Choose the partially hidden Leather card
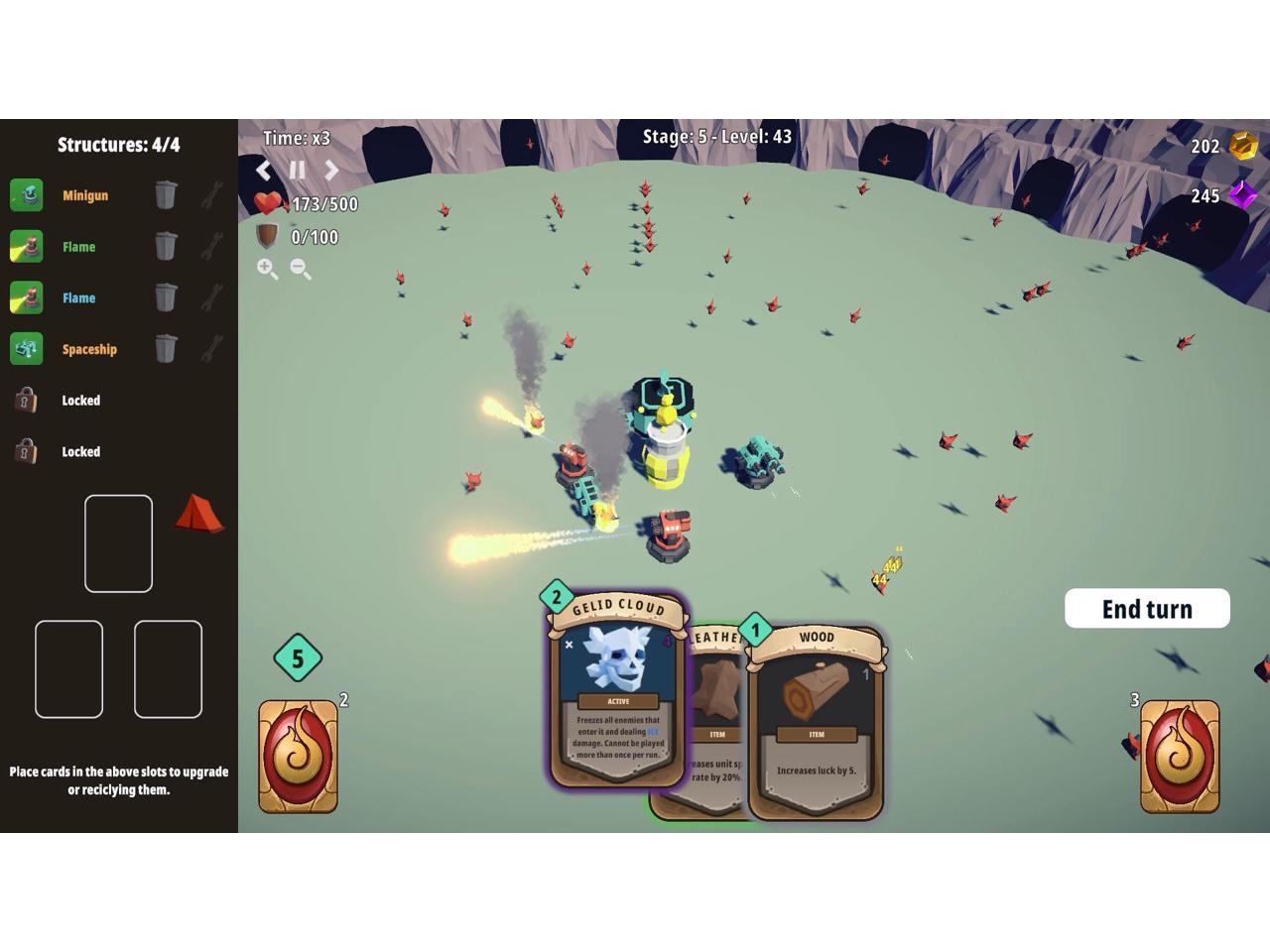This screenshot has width=1270, height=952. (x=716, y=694)
